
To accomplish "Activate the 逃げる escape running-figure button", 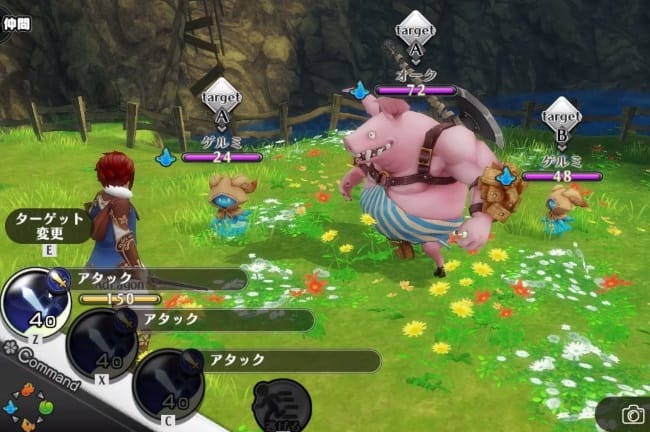I will 281,406.
